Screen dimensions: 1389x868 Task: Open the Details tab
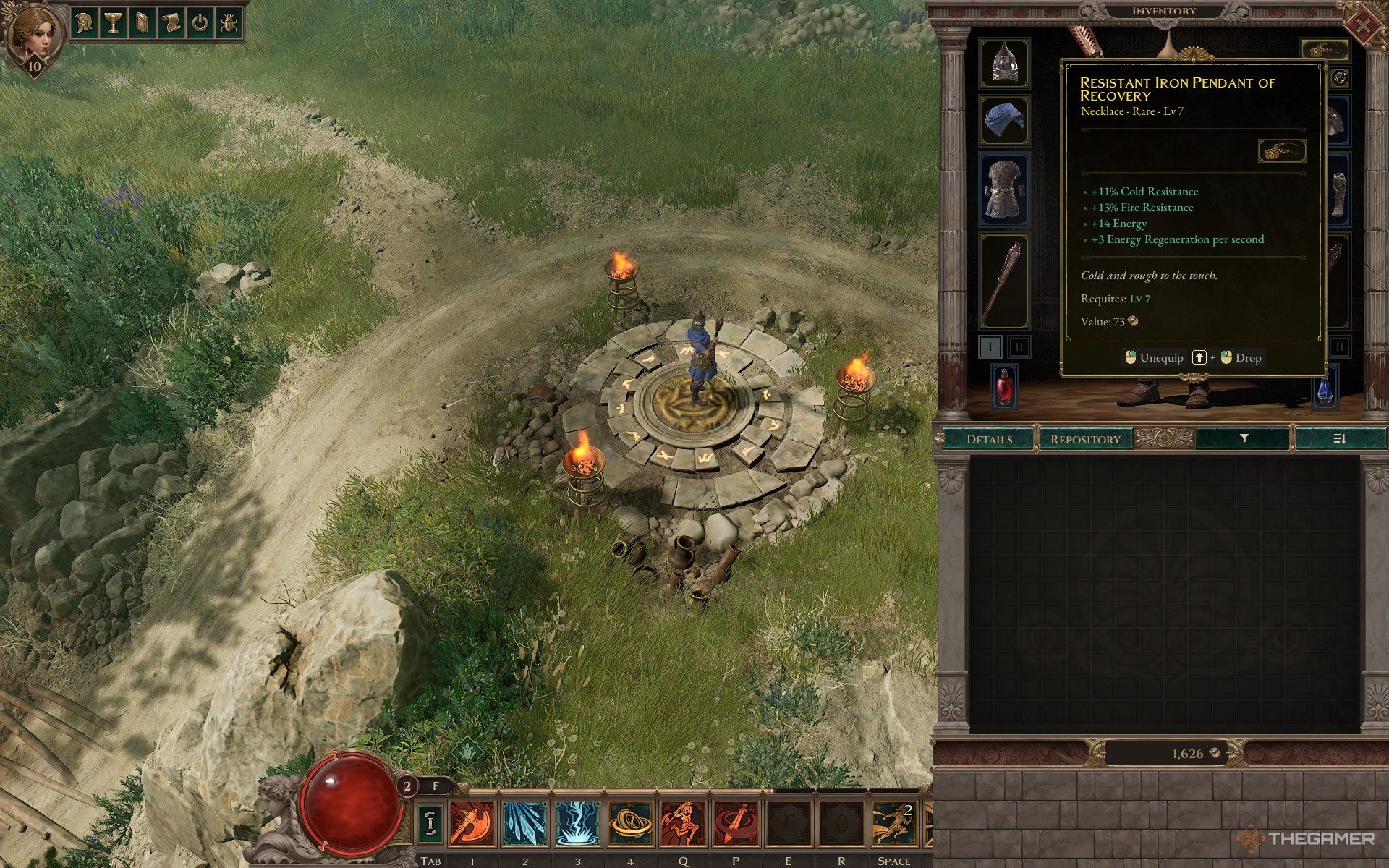tap(989, 439)
